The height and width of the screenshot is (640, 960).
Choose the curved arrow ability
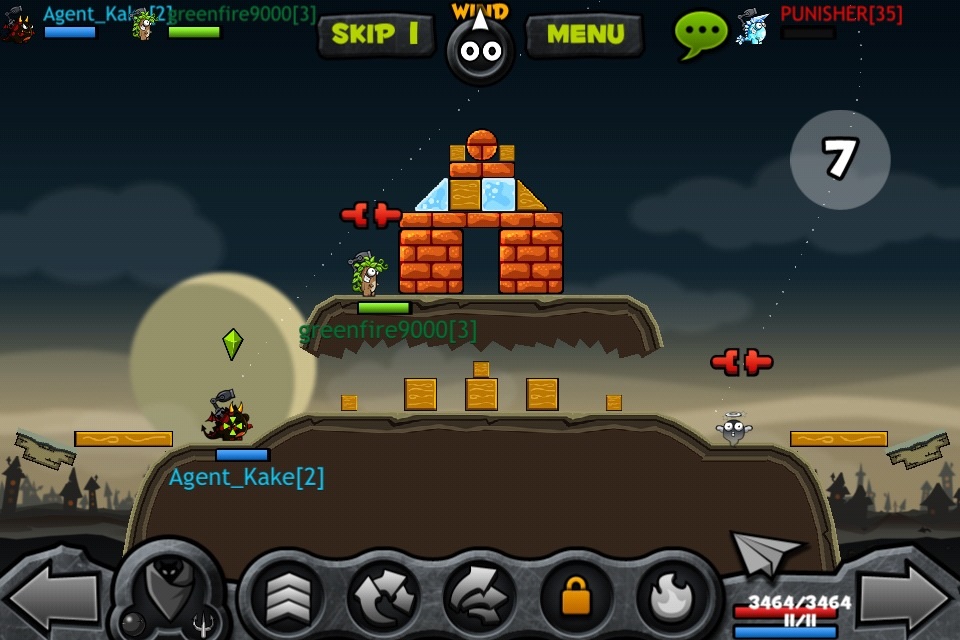(478, 597)
